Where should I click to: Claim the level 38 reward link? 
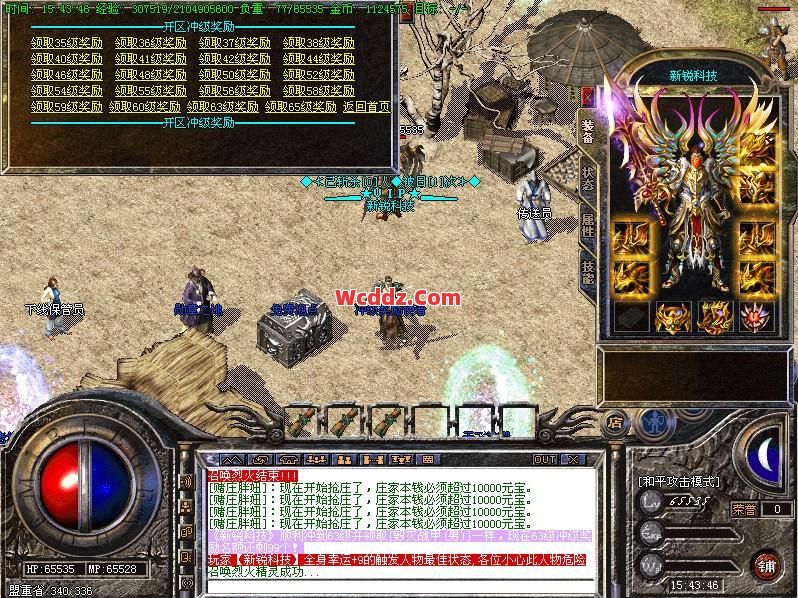pyautogui.click(x=319, y=44)
